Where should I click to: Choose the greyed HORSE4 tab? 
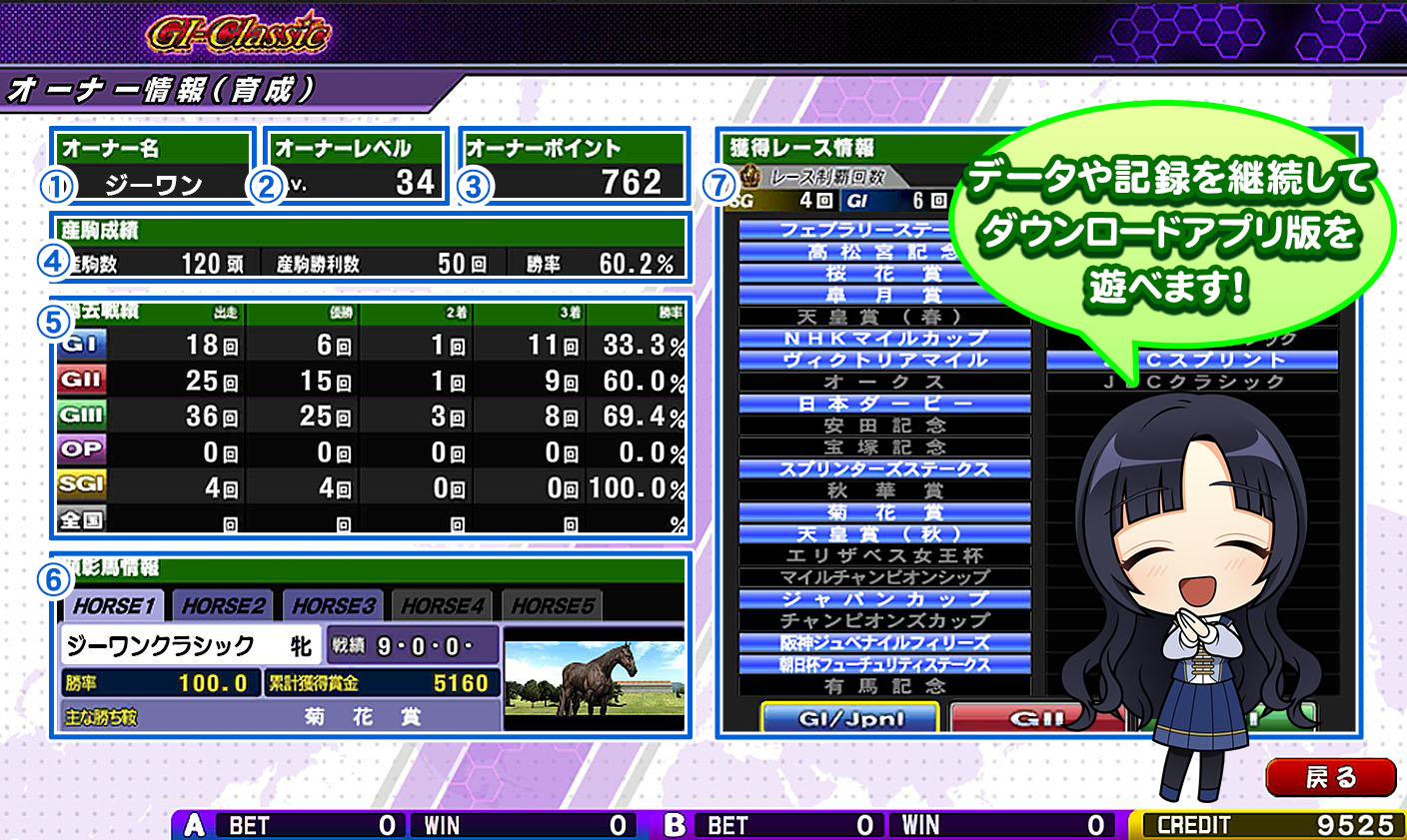pos(443,605)
